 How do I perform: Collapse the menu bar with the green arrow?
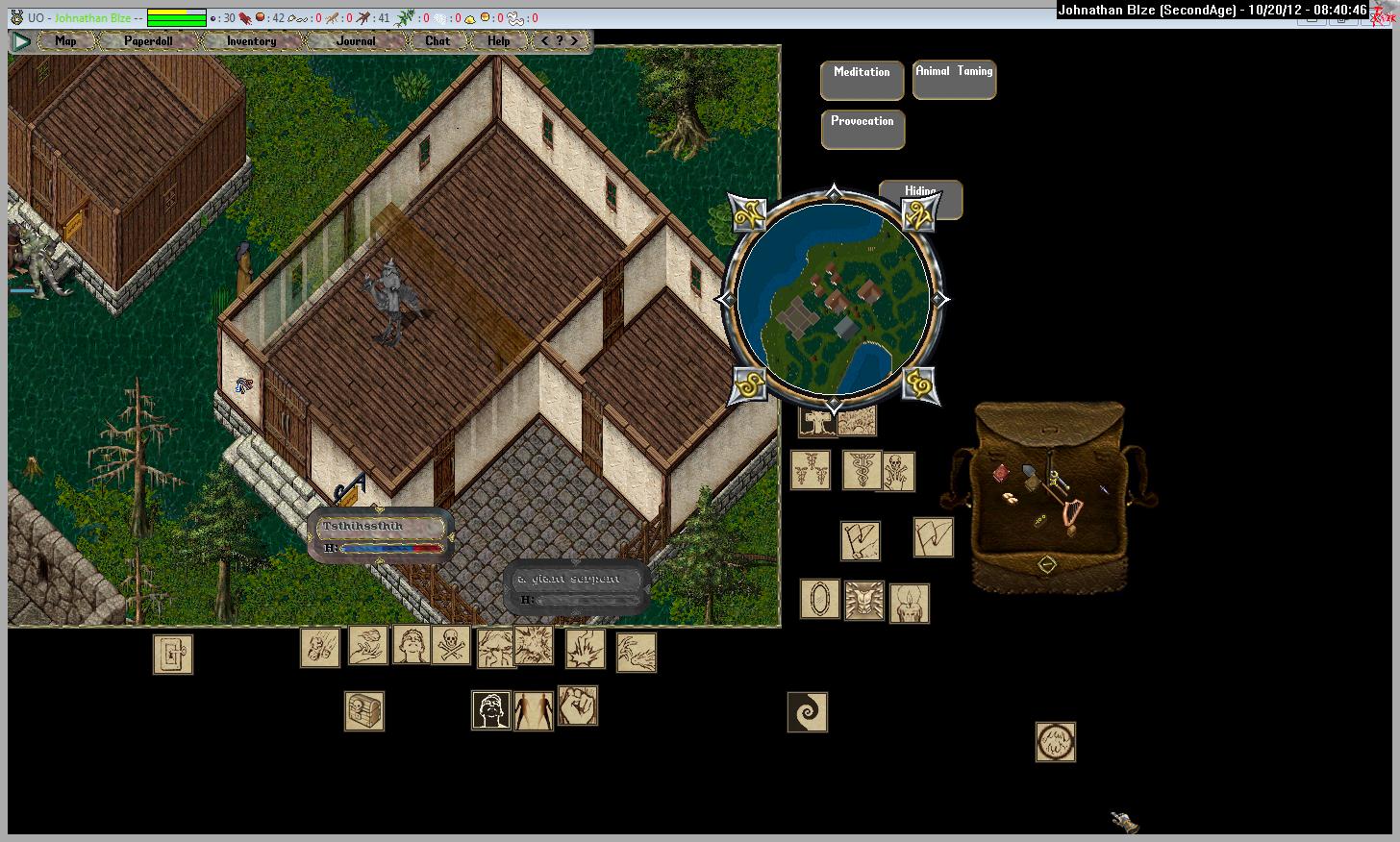(21, 41)
